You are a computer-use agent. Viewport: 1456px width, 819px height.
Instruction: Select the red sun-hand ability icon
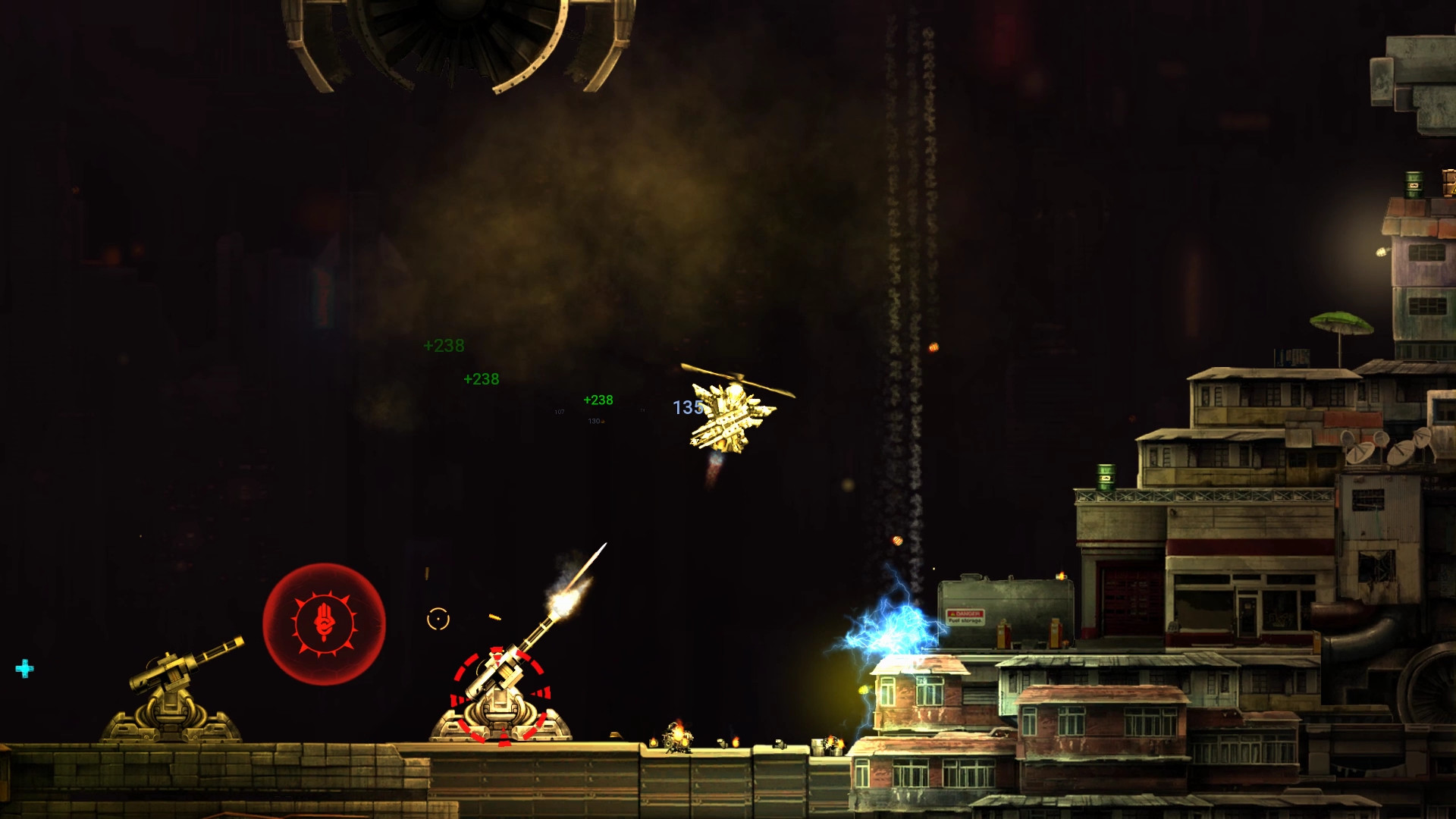click(324, 623)
